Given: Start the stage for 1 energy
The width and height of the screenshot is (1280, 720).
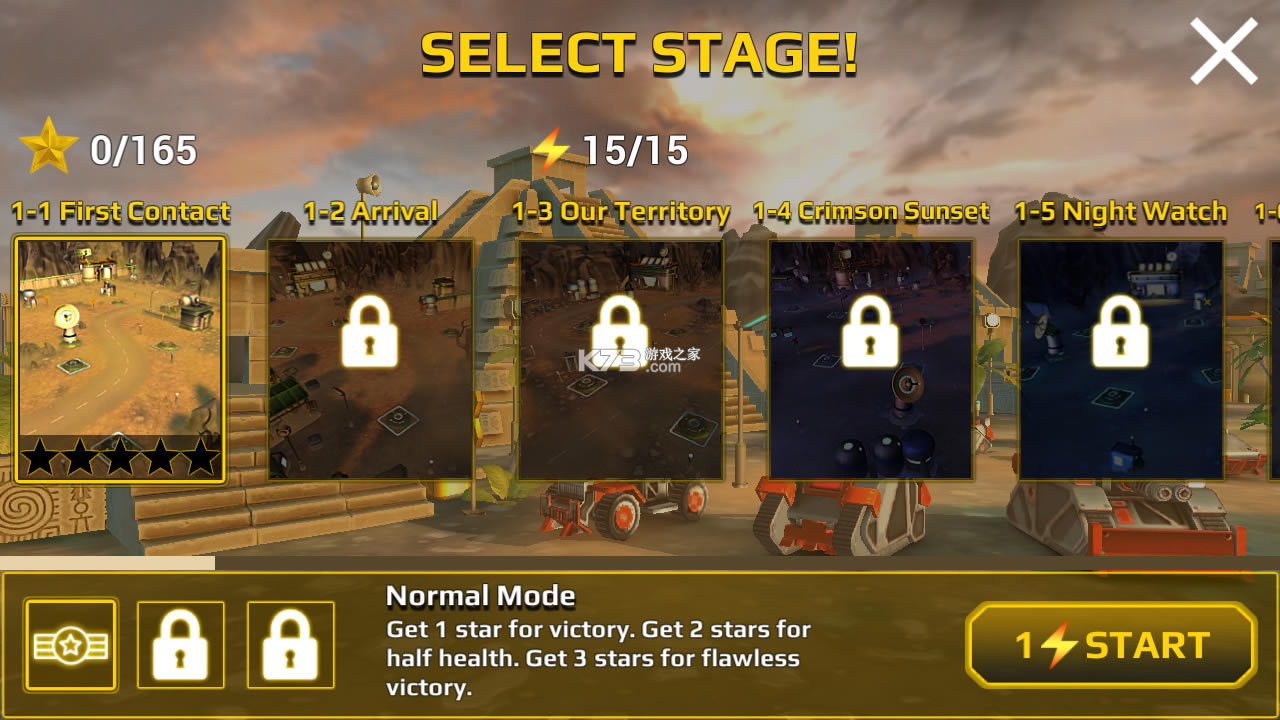Looking at the screenshot, I should (x=1111, y=645).
